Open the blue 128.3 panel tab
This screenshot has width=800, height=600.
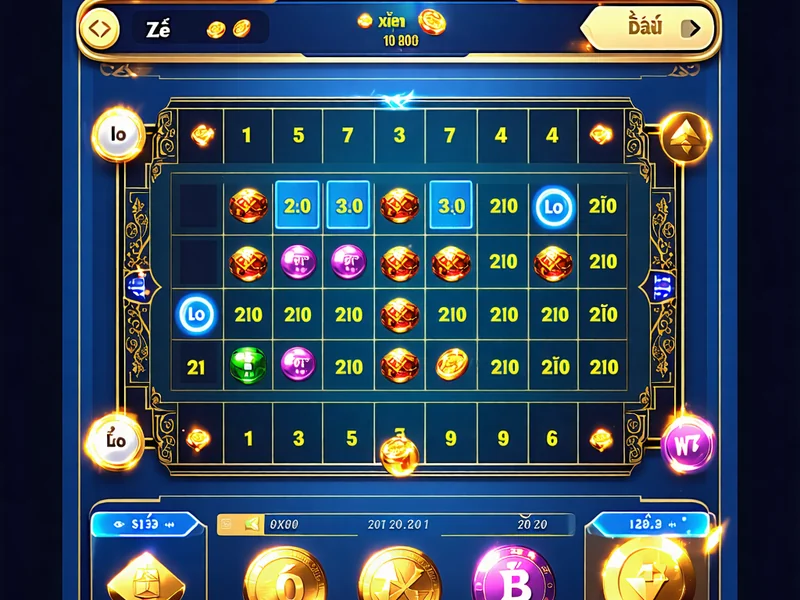[646, 523]
